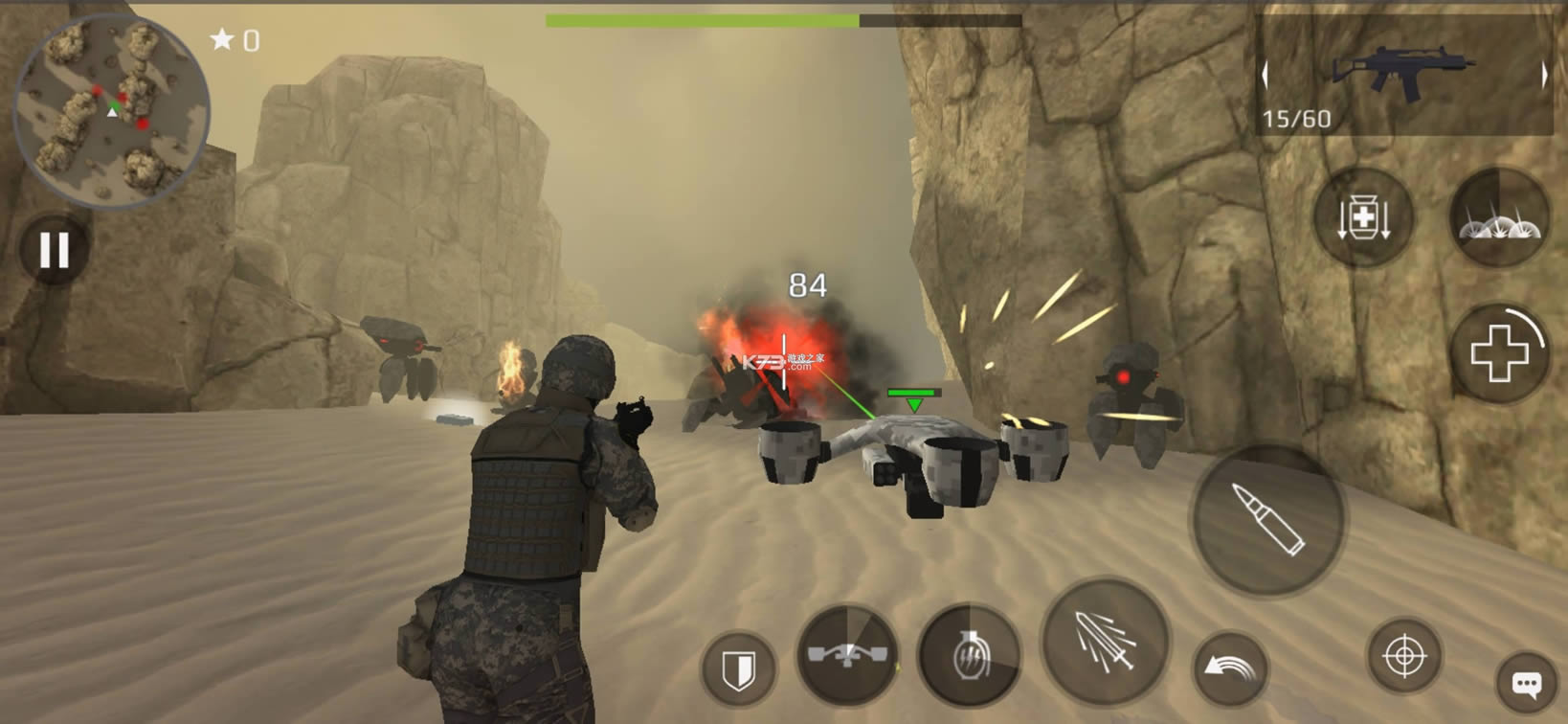1568x724 pixels.
Task: Trigger the missile strike ability
Action: tap(1106, 642)
